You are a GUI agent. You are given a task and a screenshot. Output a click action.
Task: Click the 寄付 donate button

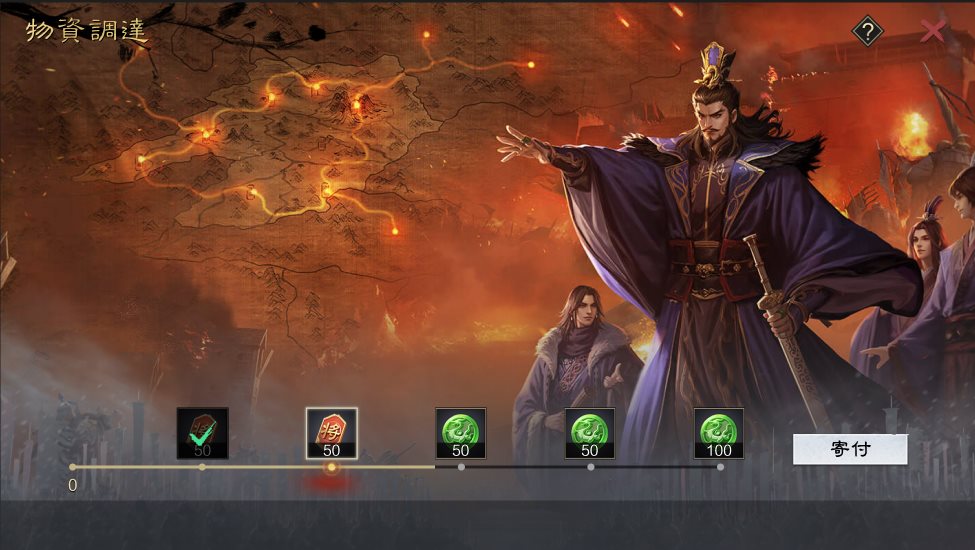point(850,449)
